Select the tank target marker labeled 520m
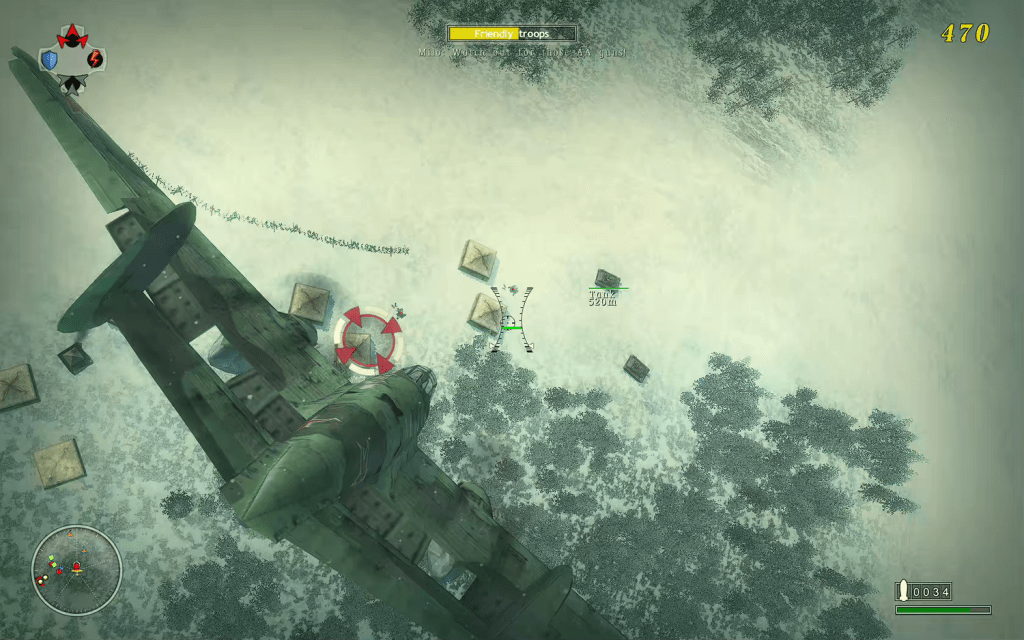This screenshot has height=640, width=1024. point(607,279)
